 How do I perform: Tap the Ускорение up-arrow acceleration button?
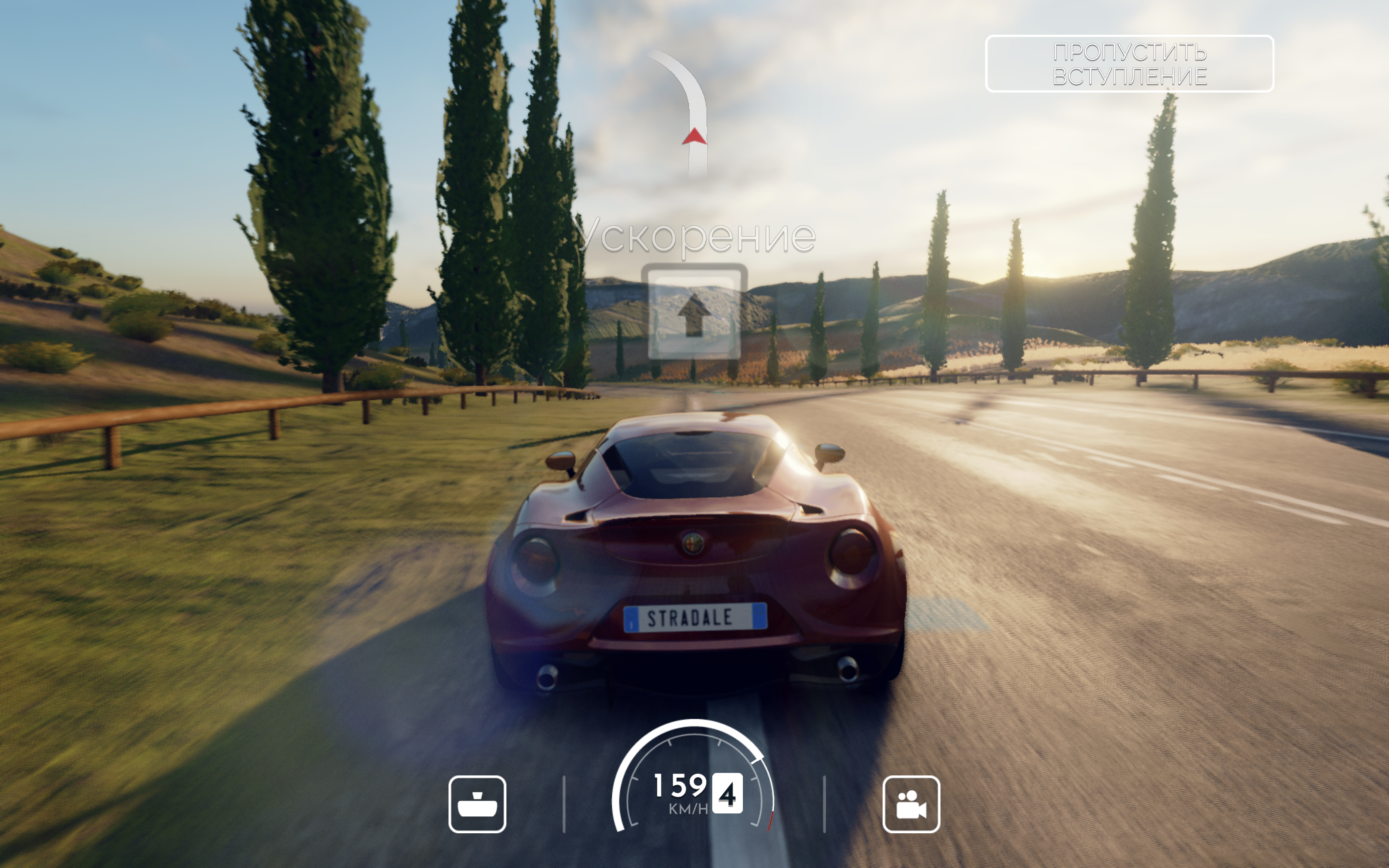click(694, 312)
